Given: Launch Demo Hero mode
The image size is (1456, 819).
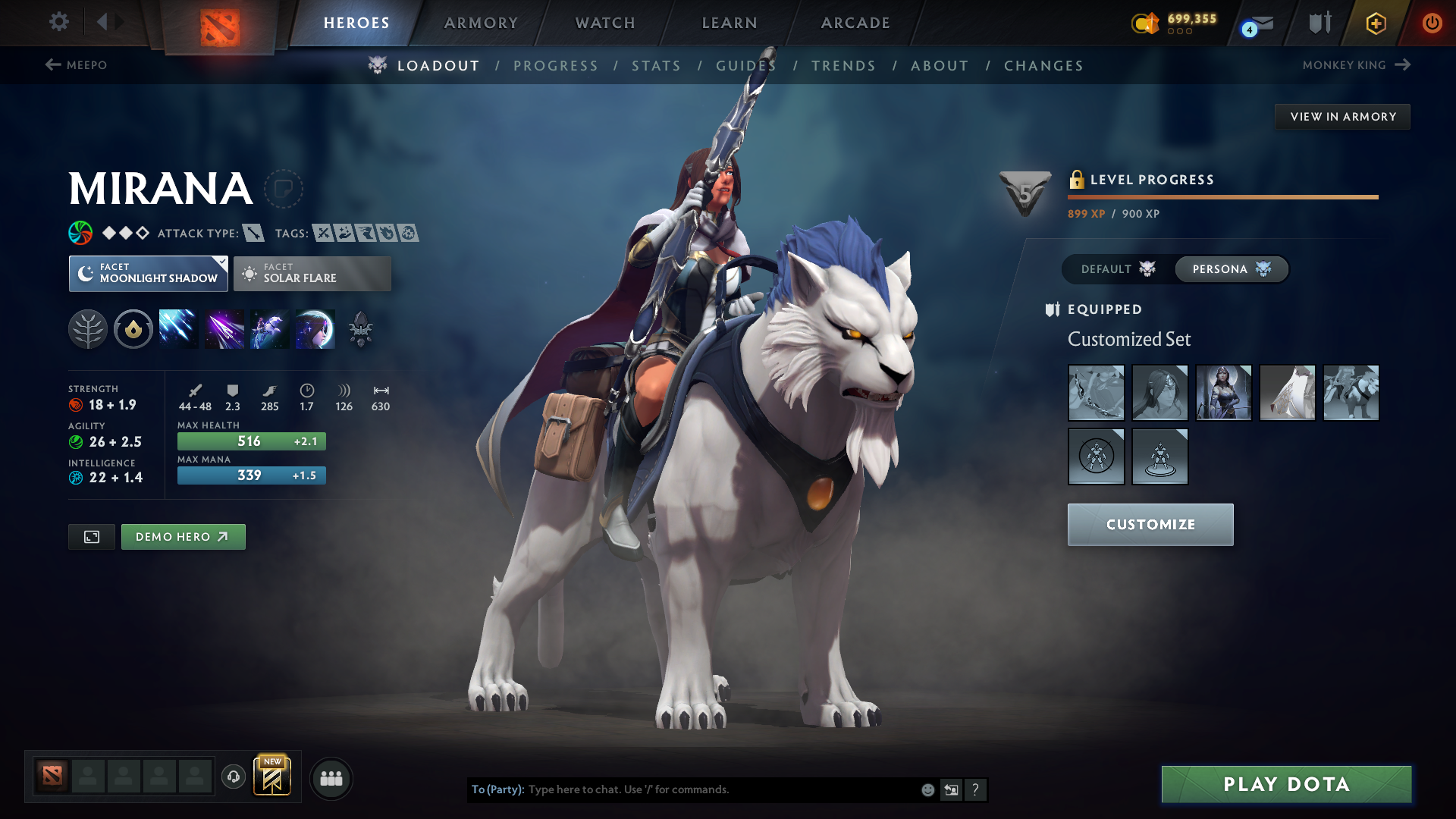Looking at the screenshot, I should click(183, 537).
